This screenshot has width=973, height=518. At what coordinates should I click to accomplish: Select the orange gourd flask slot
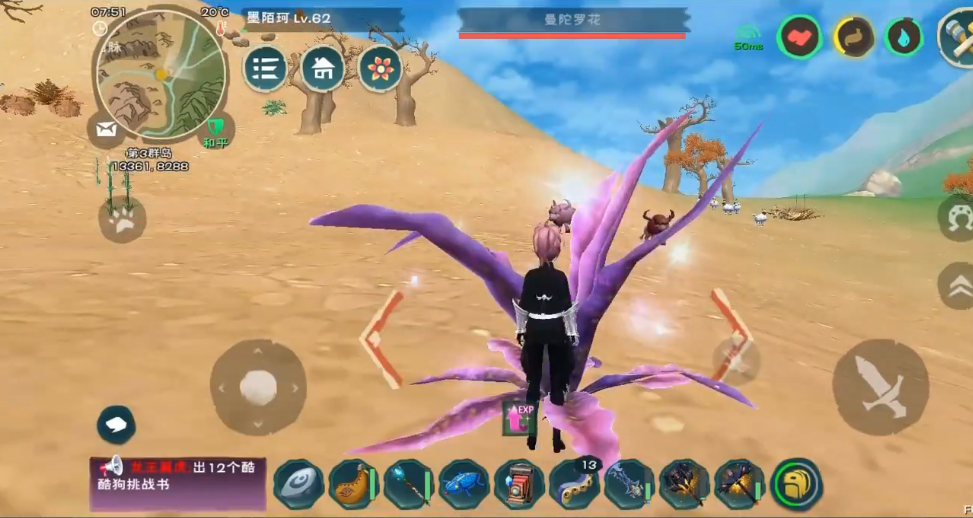tap(352, 484)
